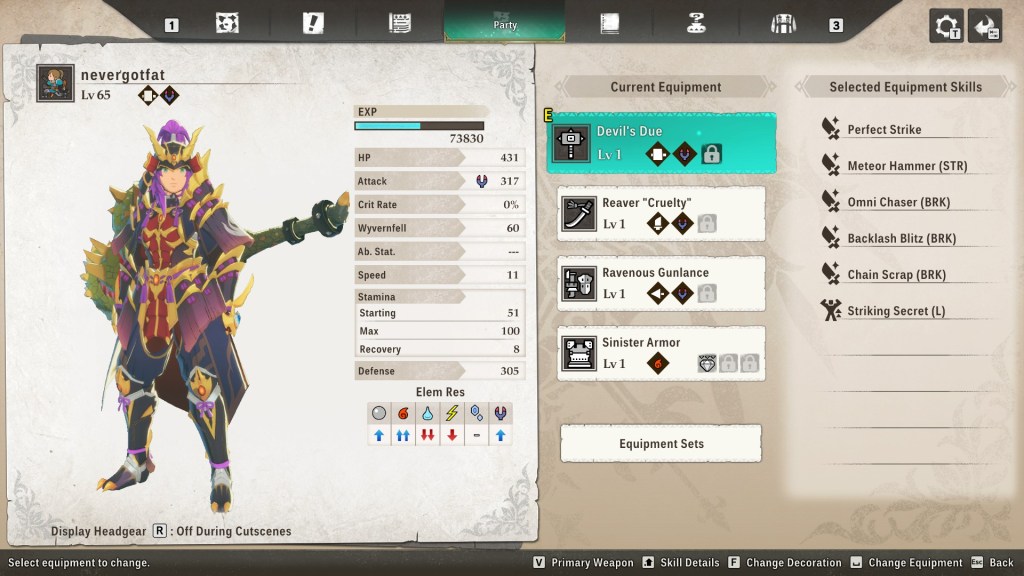1024x576 pixels.
Task: Select the Chain Scrap (BRK) skill
Action: point(896,275)
